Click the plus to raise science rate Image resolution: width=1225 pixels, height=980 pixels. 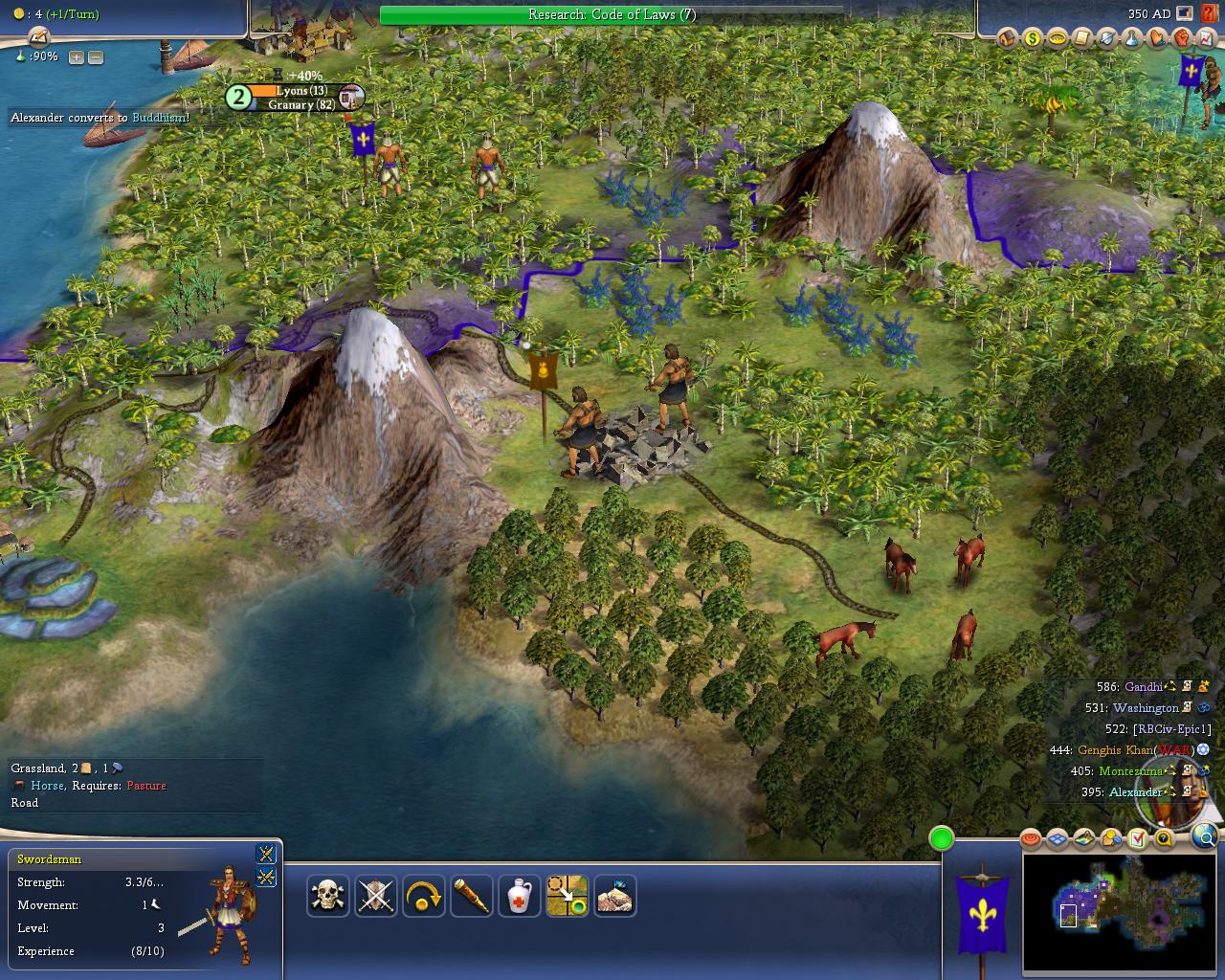point(75,56)
